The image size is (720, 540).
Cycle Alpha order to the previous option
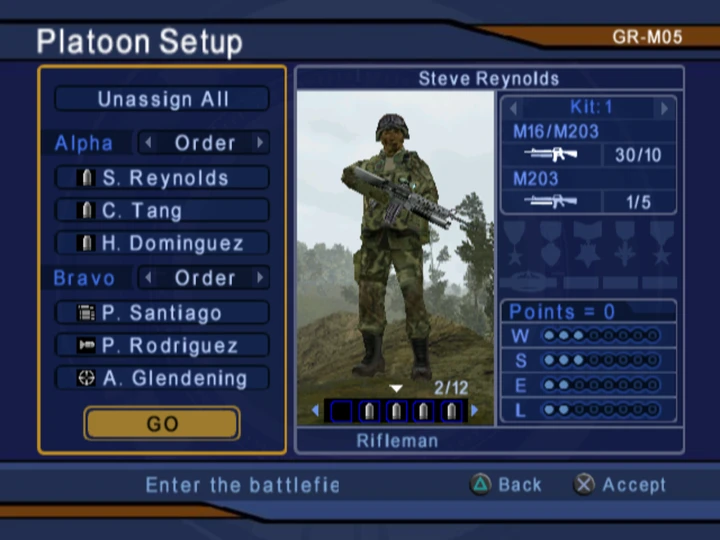point(148,143)
